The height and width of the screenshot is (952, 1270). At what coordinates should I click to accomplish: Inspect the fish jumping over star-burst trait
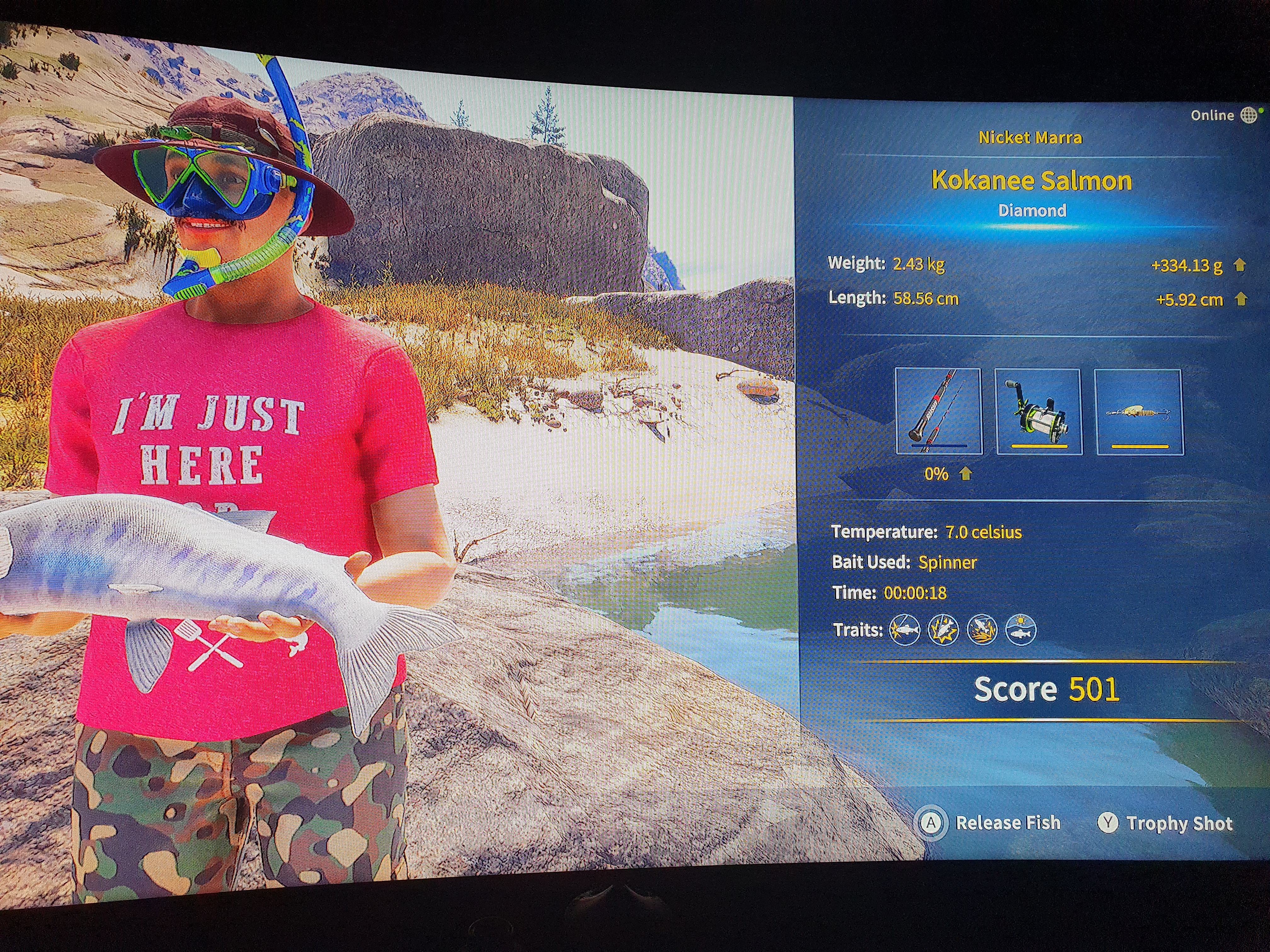click(x=943, y=630)
